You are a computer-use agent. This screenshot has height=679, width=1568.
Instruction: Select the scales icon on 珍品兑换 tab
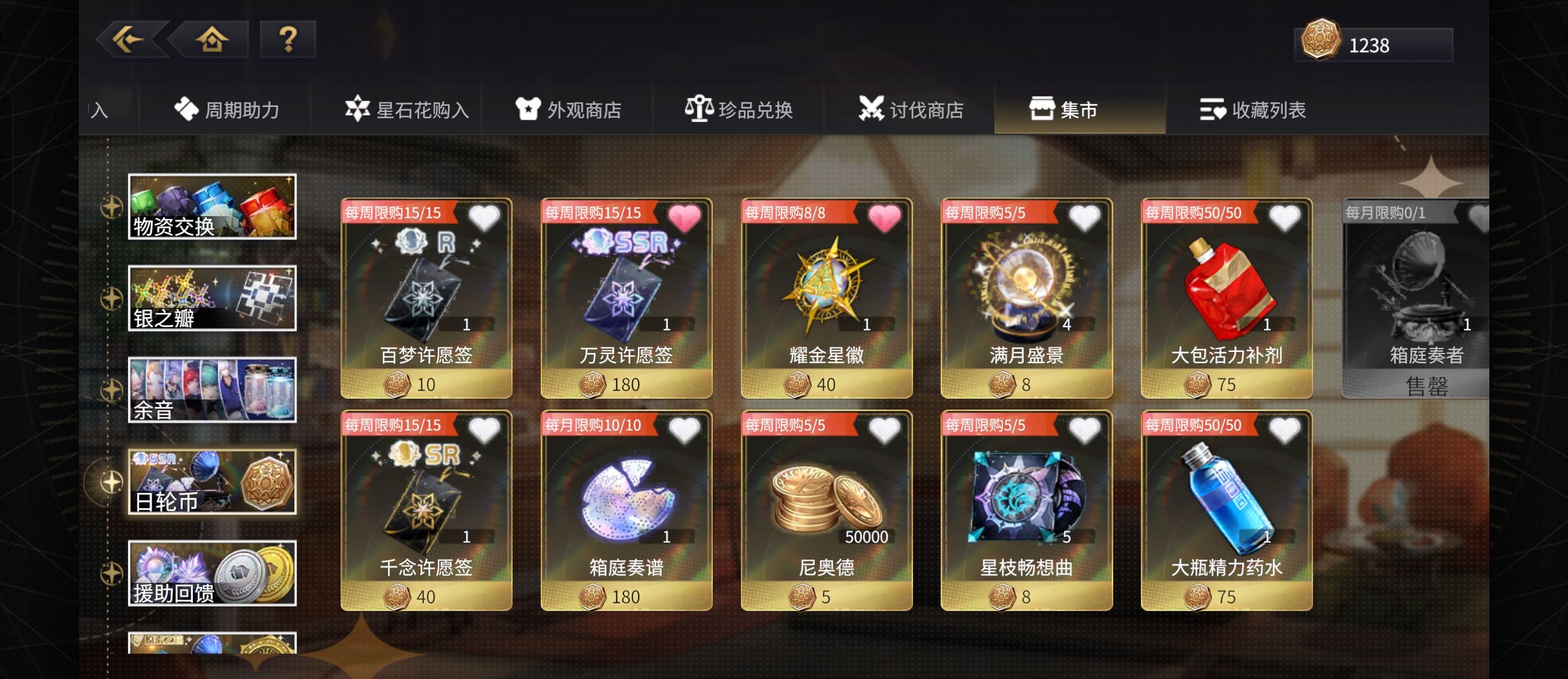701,108
